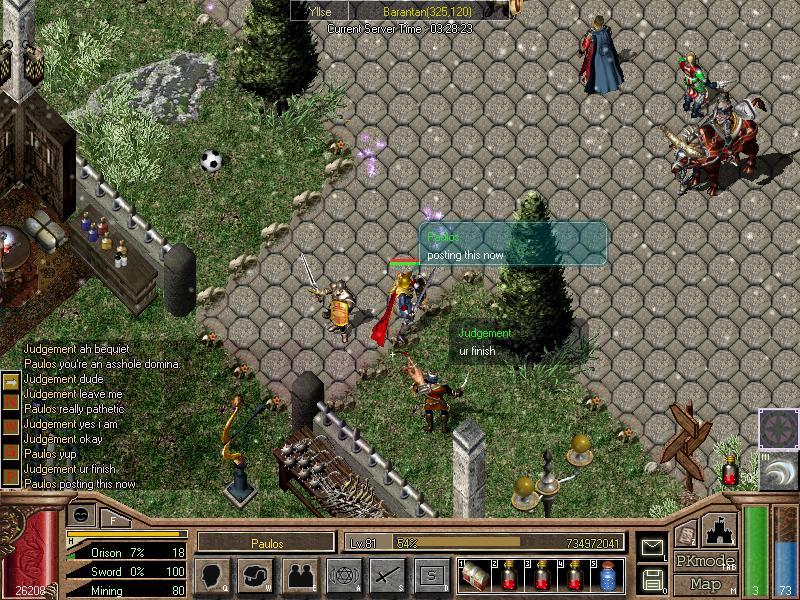800x600 pixels.
Task: Open the mail envelope icon
Action: (652, 548)
